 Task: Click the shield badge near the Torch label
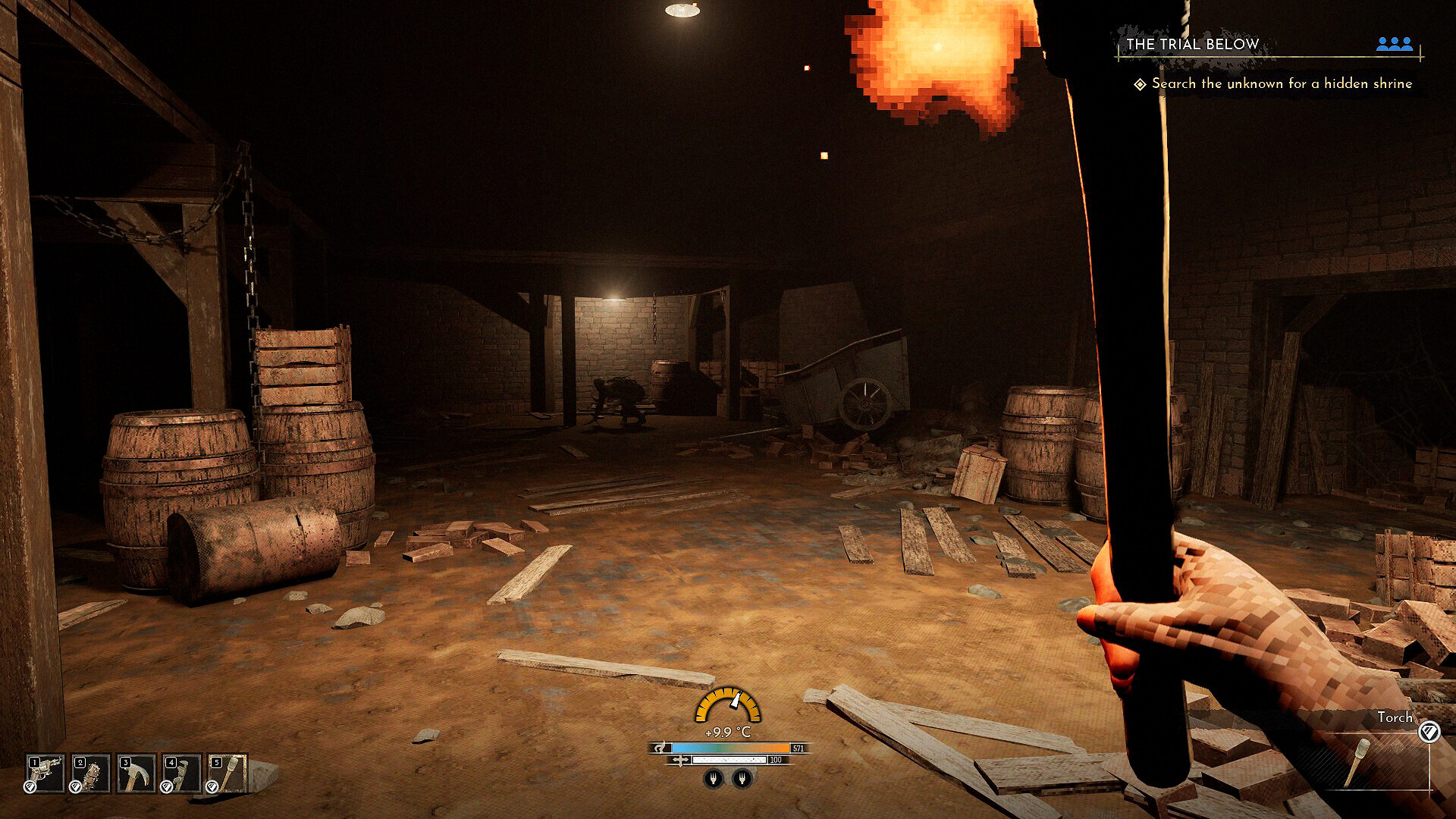1429,731
